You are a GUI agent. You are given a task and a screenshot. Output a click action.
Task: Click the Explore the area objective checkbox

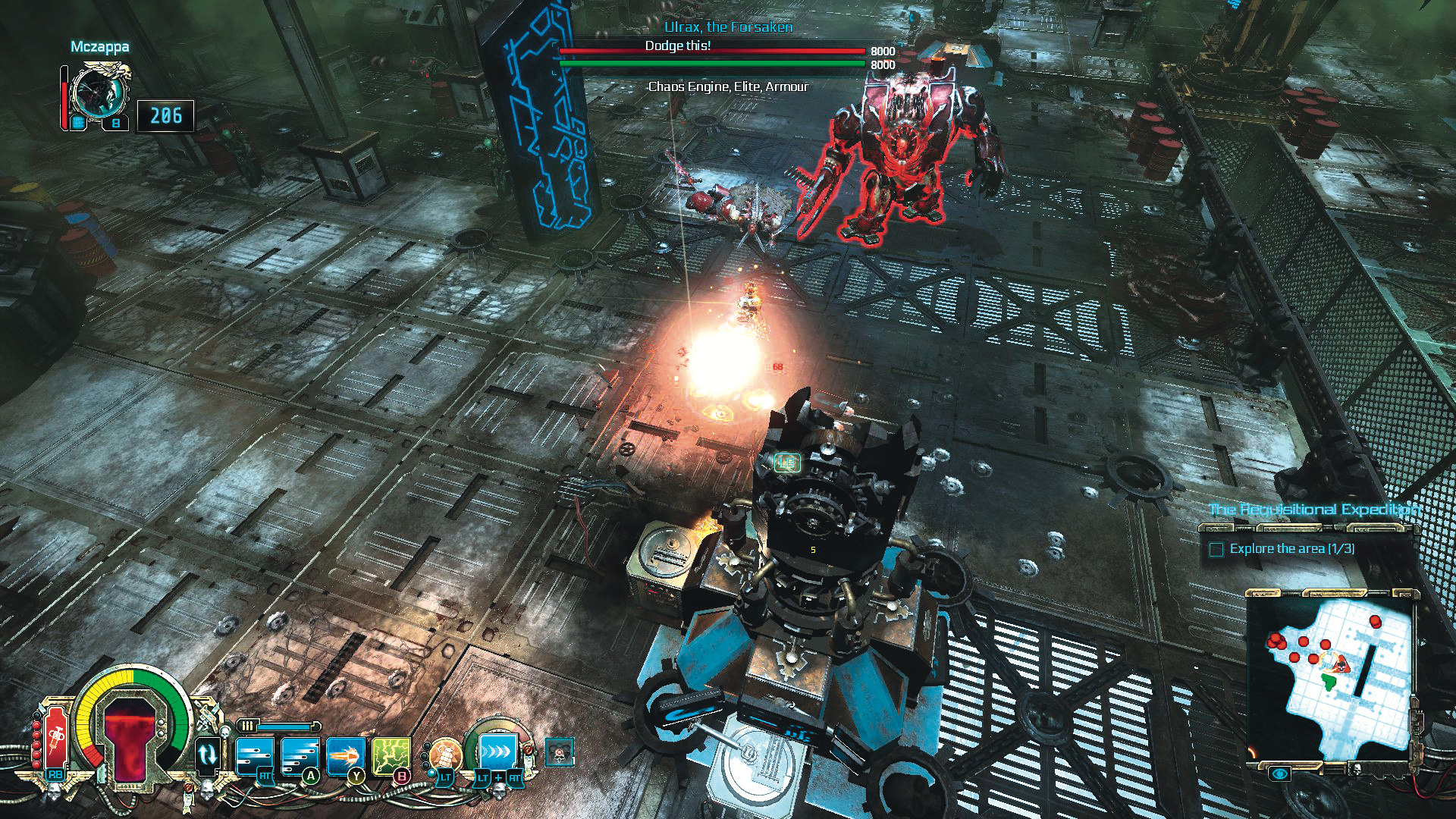pyautogui.click(x=1216, y=549)
